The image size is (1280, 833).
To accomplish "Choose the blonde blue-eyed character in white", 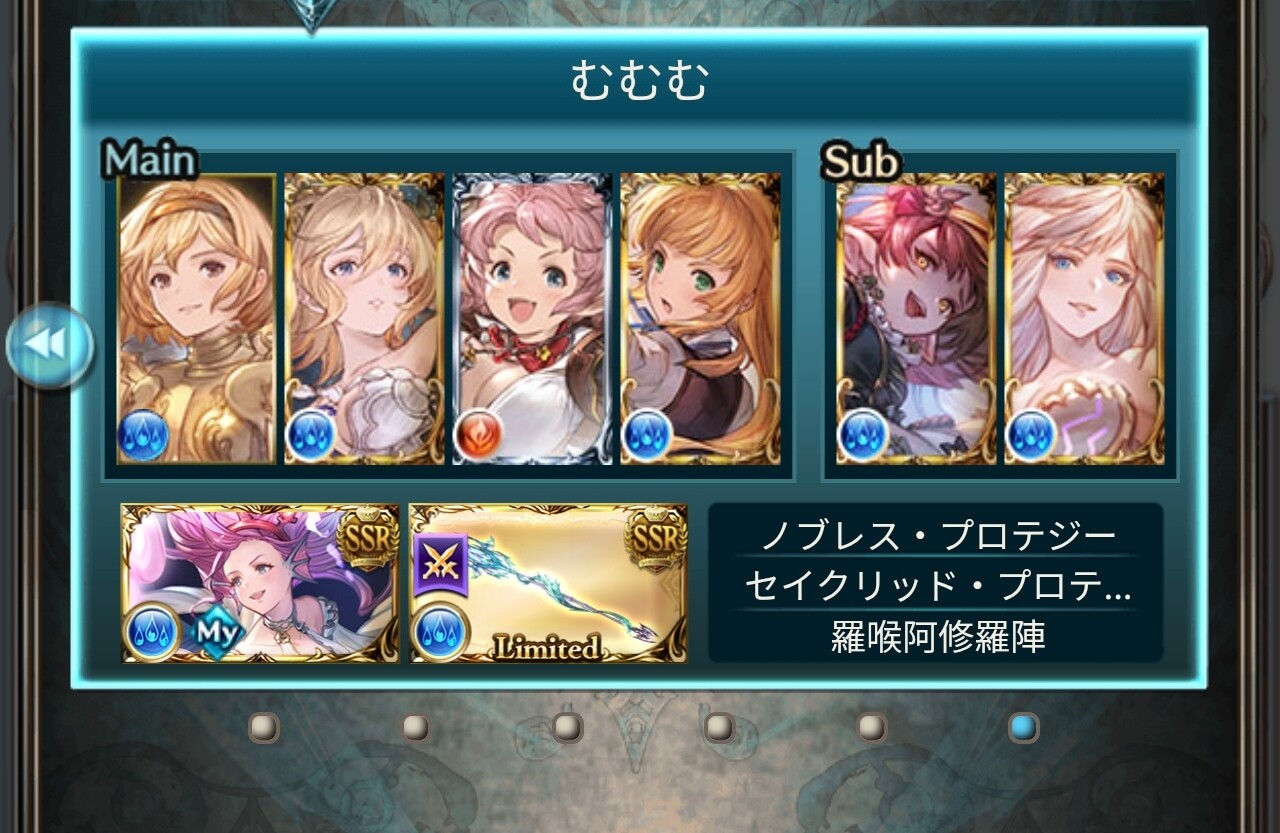I will tap(364, 318).
